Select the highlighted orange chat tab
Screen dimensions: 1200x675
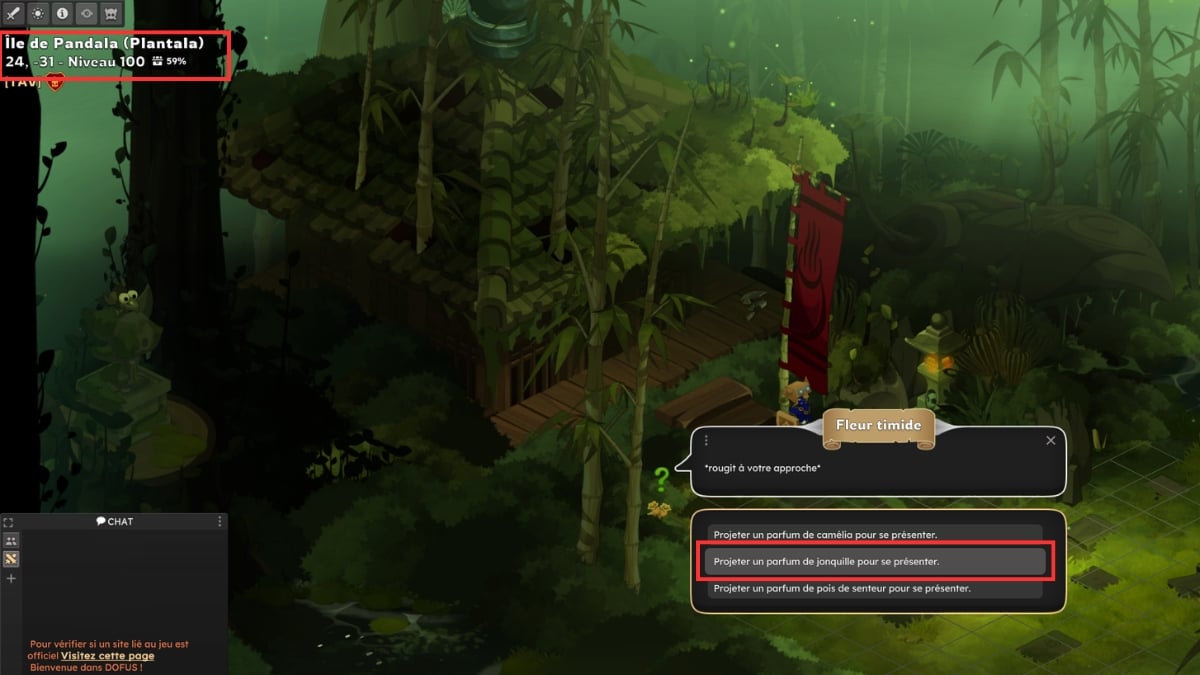(x=11, y=559)
